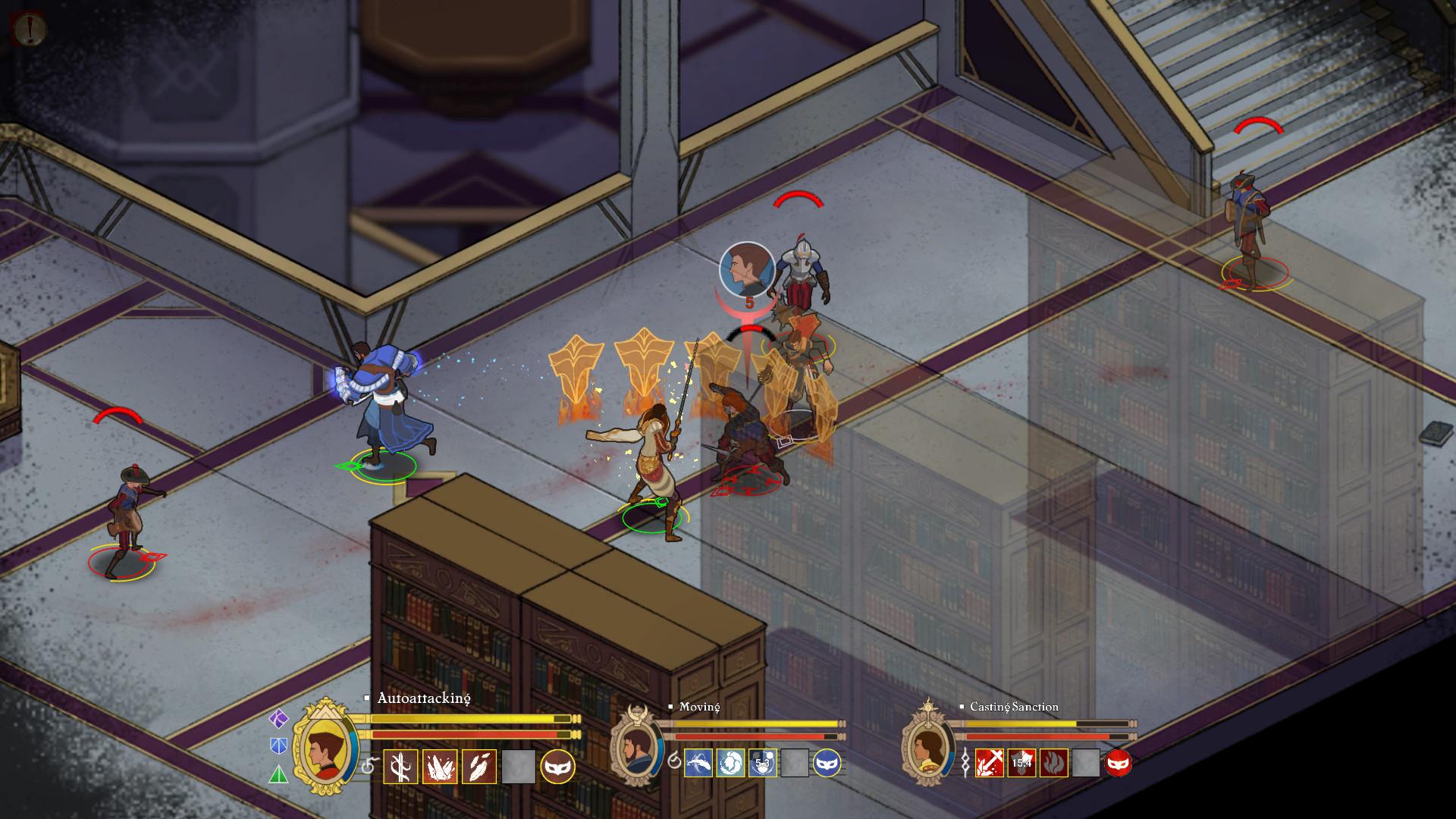Activate the red sword strike ability
Image resolution: width=1456 pixels, height=819 pixels.
[x=990, y=763]
